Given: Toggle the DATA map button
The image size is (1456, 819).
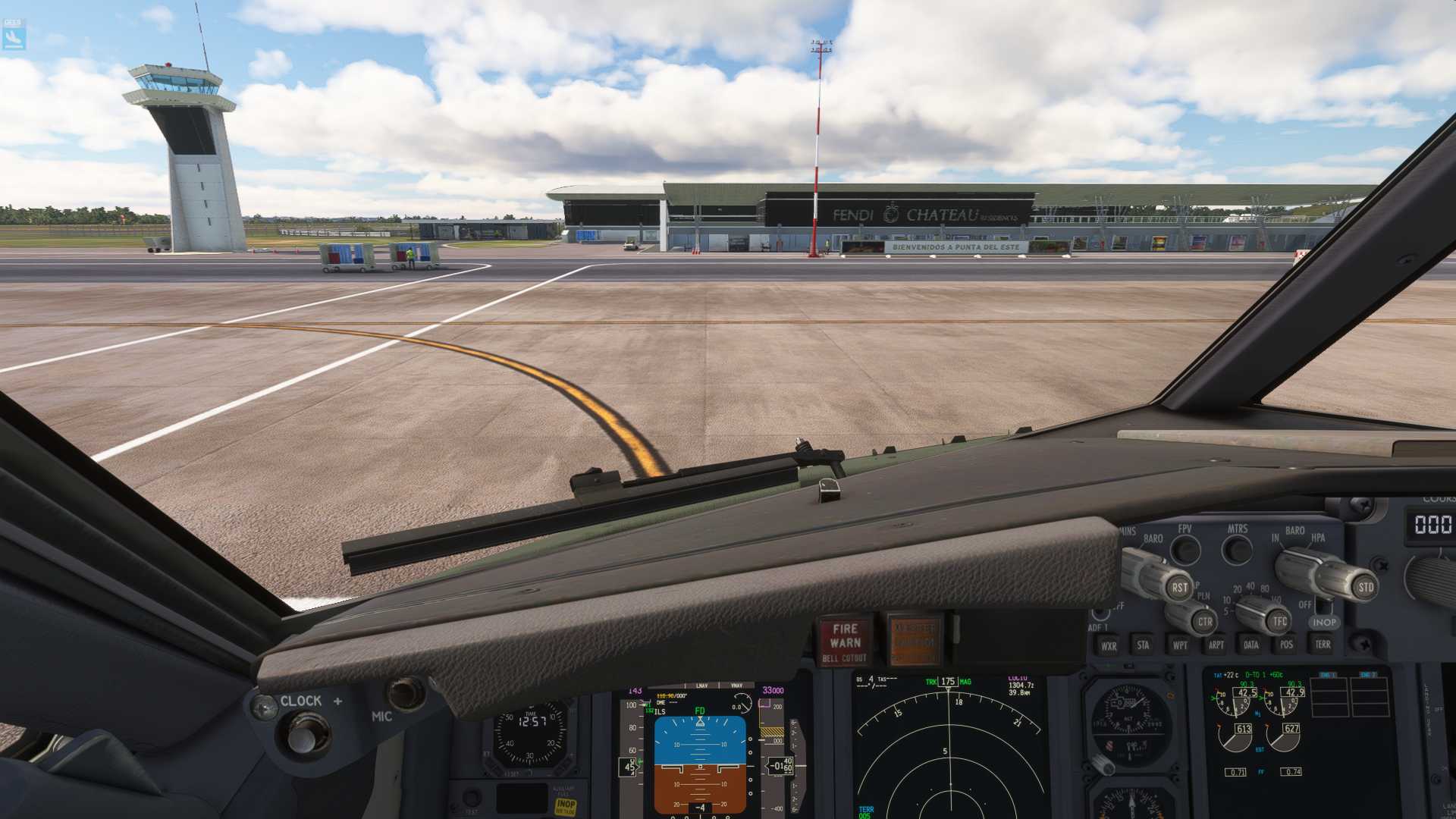Looking at the screenshot, I should (1251, 645).
